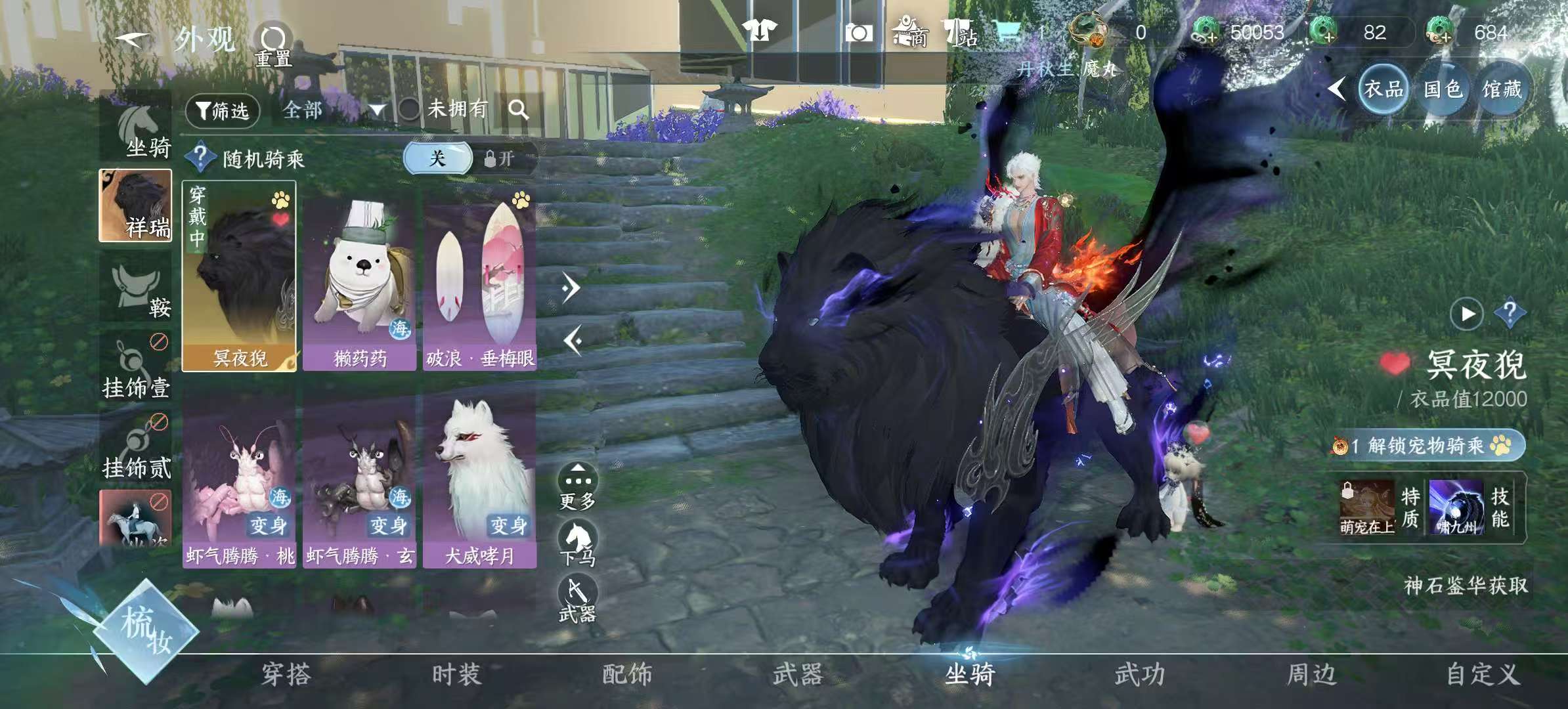Switch to the 国色 tab on the right
The image size is (1568, 709).
[x=1443, y=89]
